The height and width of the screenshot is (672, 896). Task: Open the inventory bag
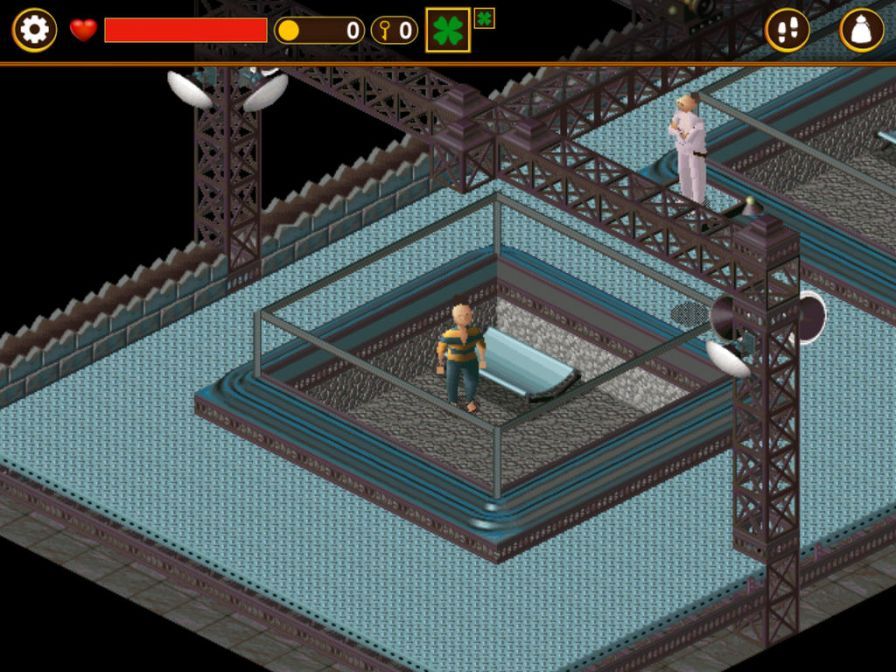861,30
